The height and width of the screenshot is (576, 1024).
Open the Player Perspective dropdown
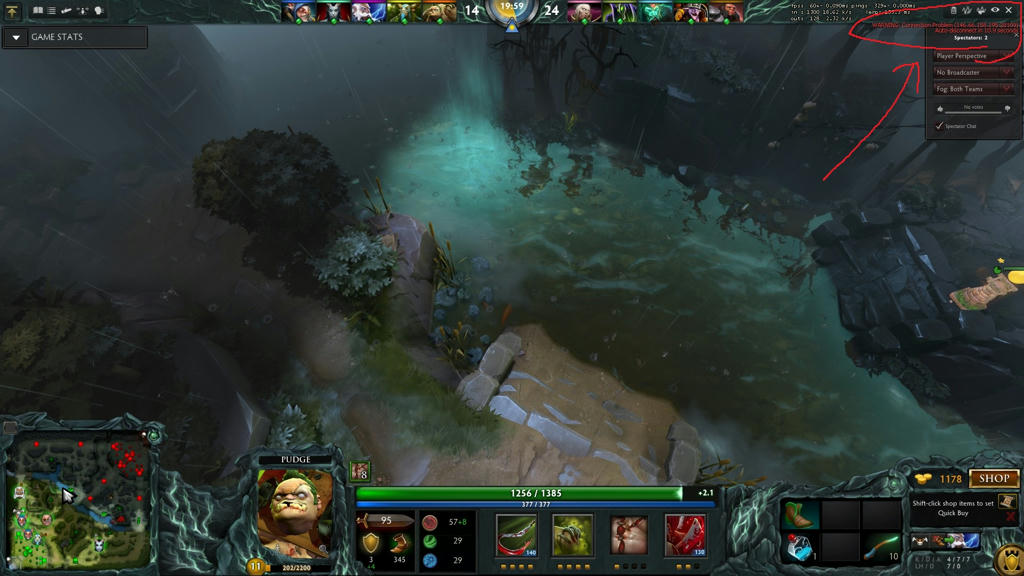point(974,56)
